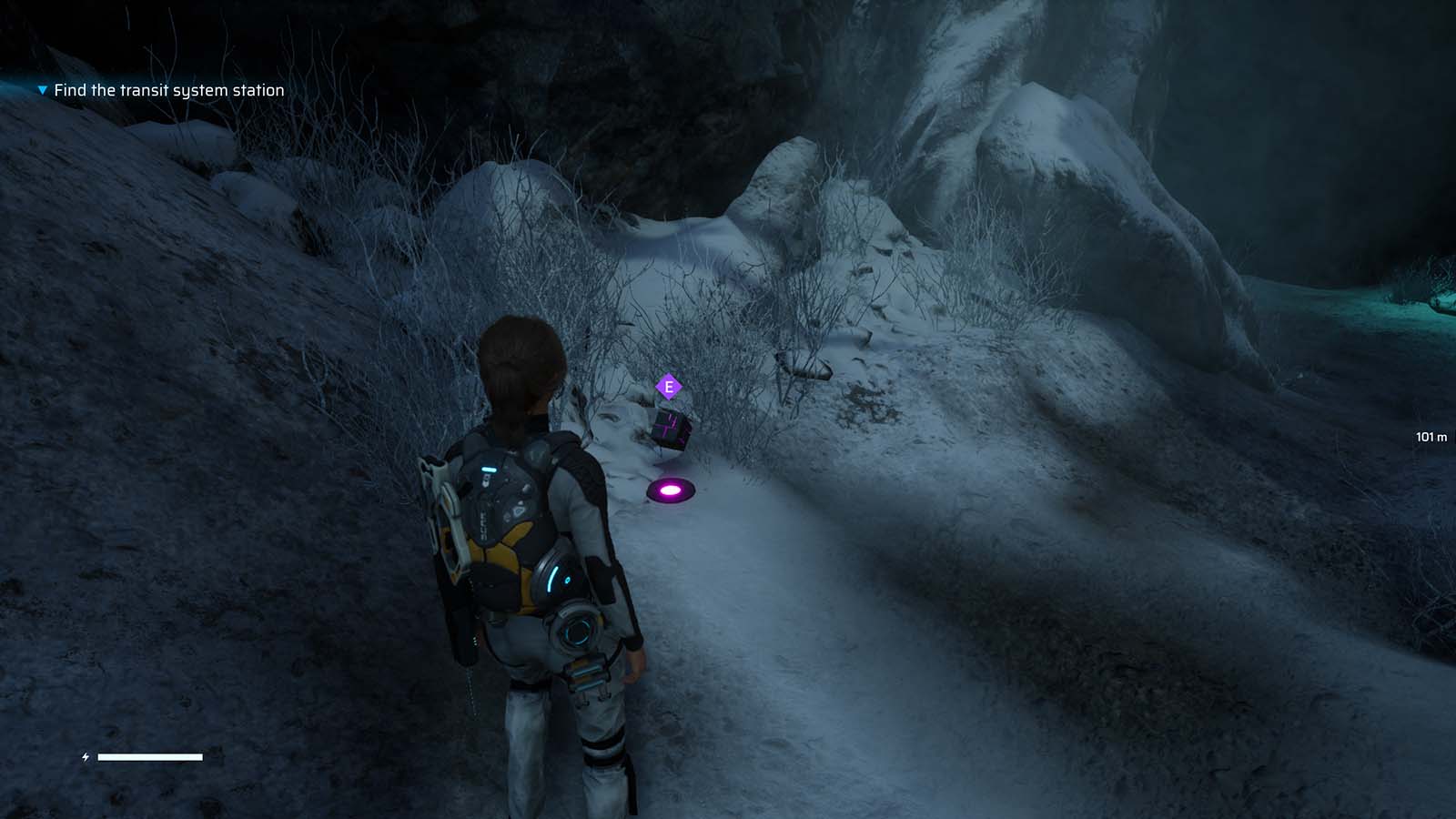Click the white stamina progress bar
Viewport: 1456px width, 819px height.
150,755
